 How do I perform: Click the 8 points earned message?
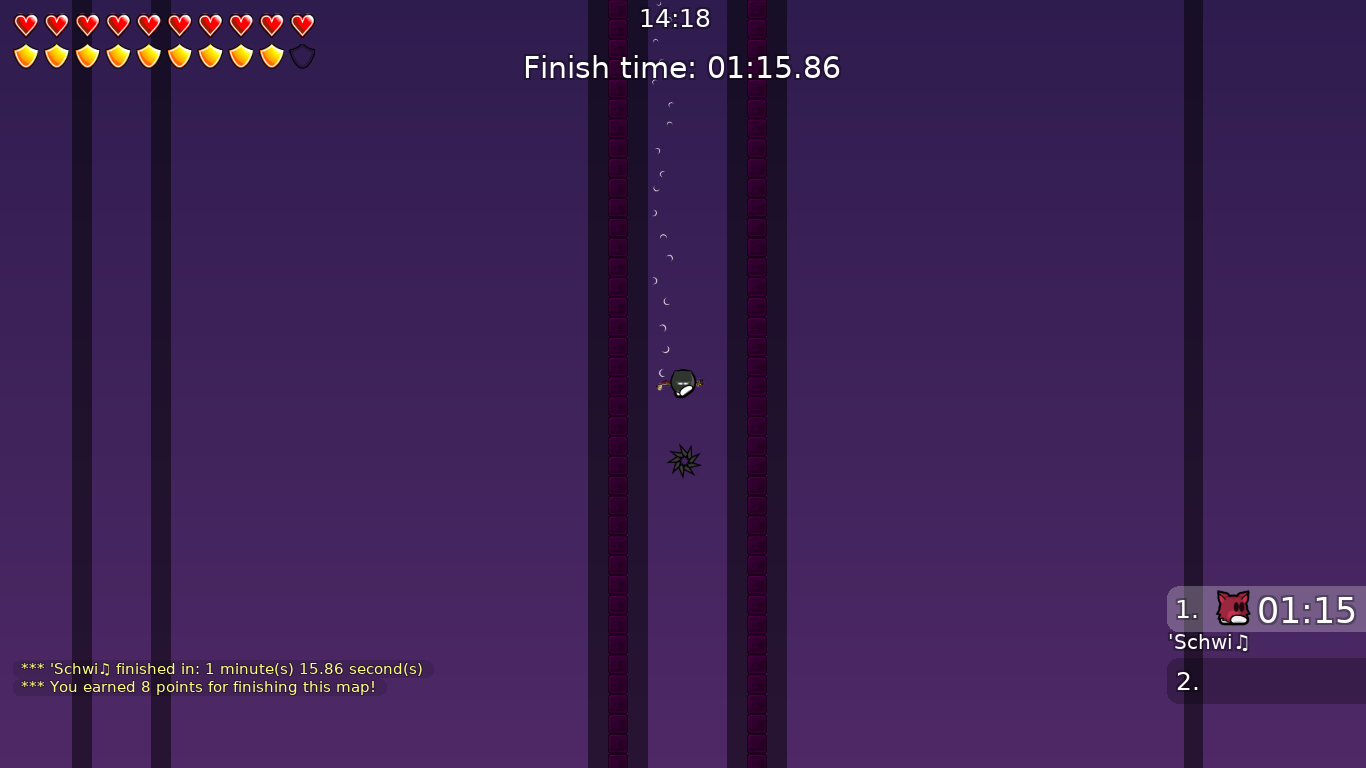click(x=198, y=687)
